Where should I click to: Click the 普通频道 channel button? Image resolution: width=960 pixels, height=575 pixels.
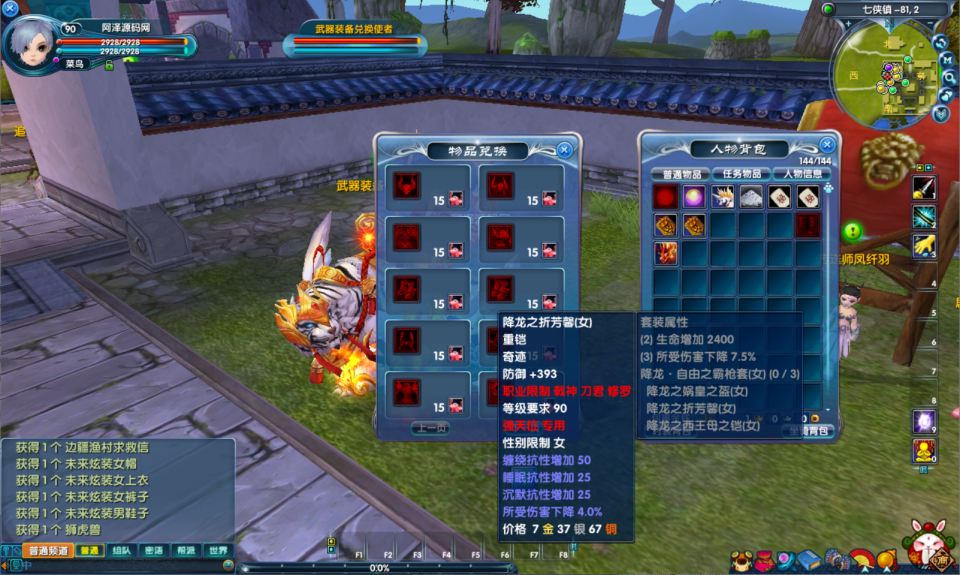tap(48, 551)
